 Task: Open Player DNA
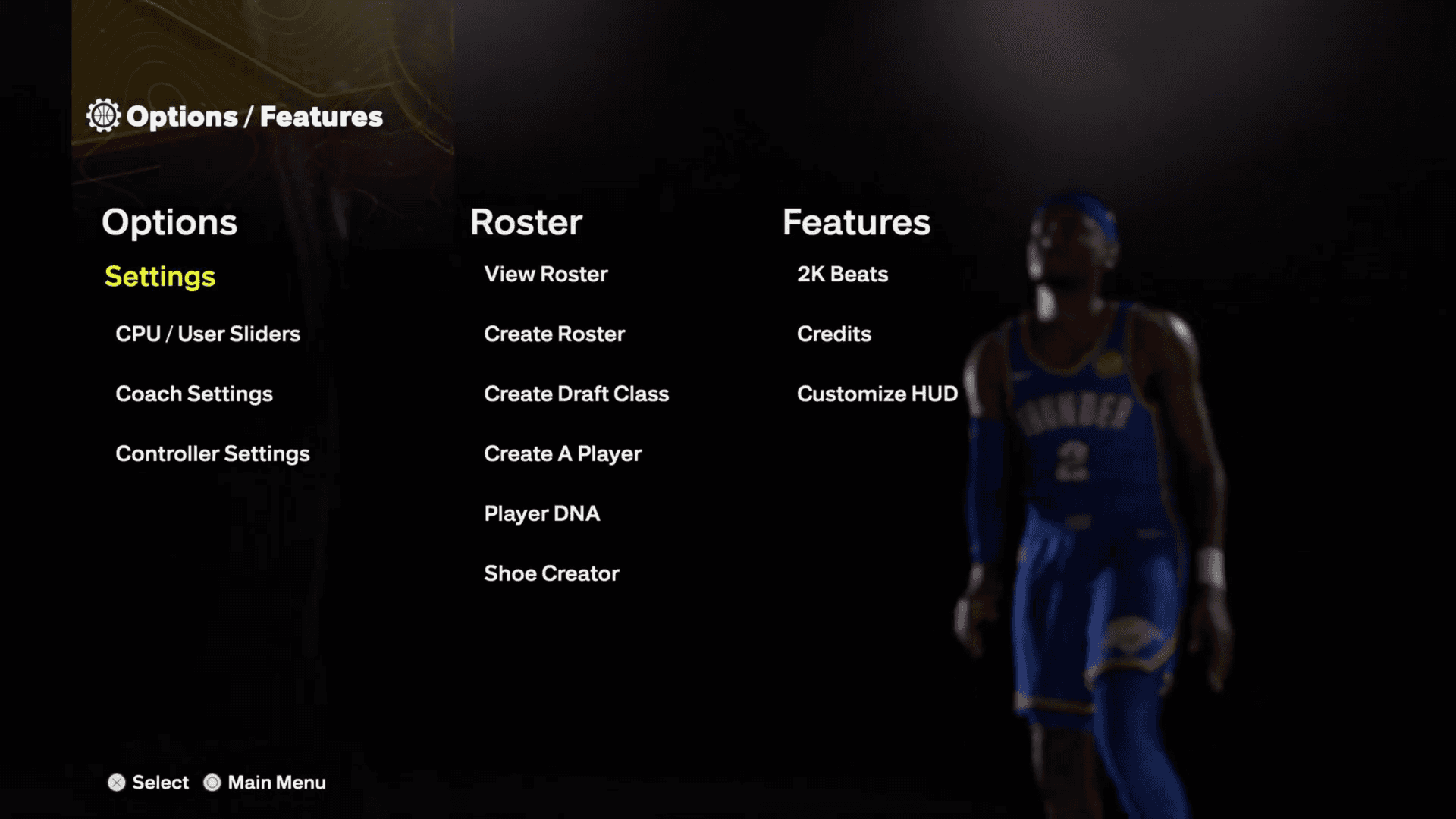(541, 513)
